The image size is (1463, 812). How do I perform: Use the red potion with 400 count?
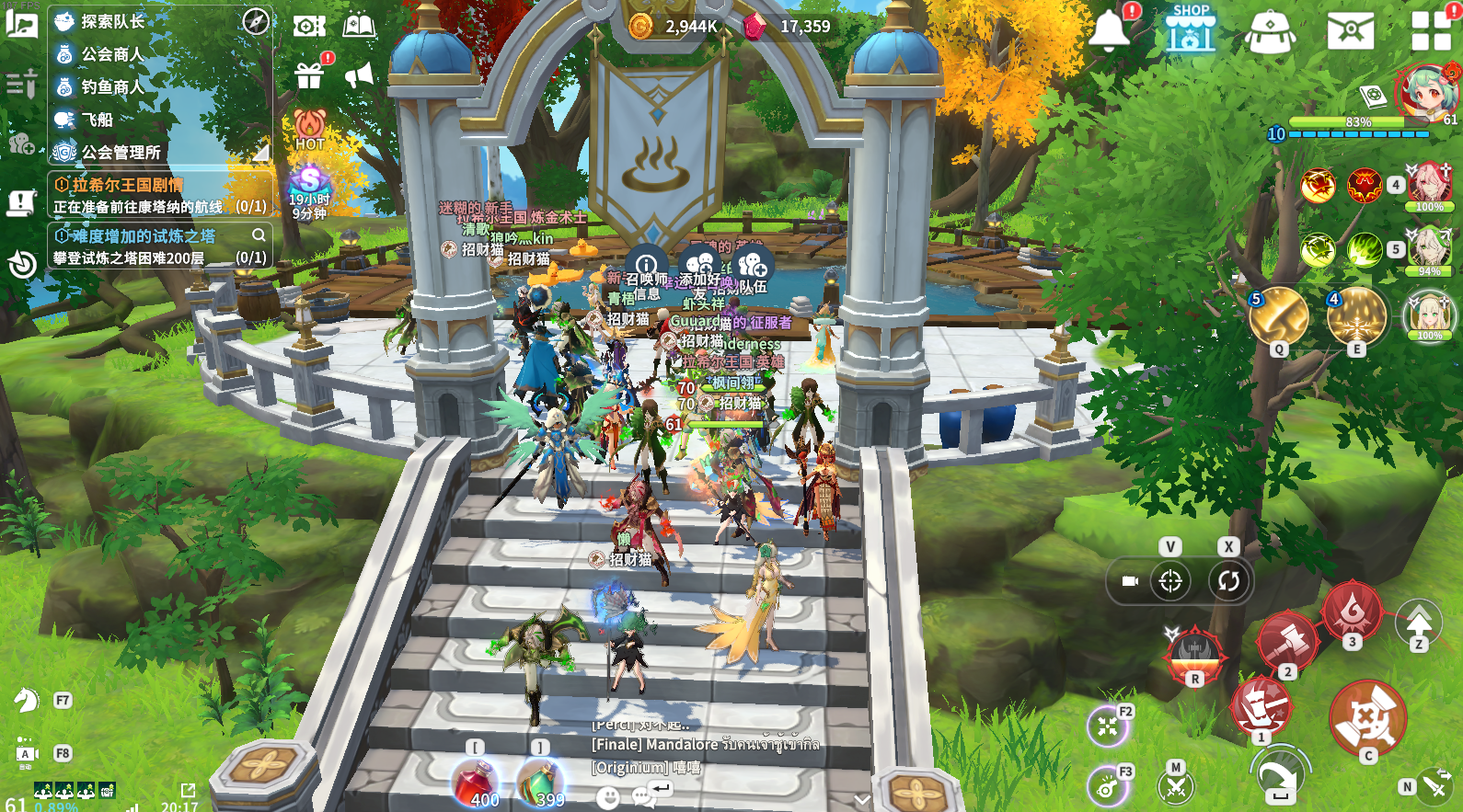476,783
